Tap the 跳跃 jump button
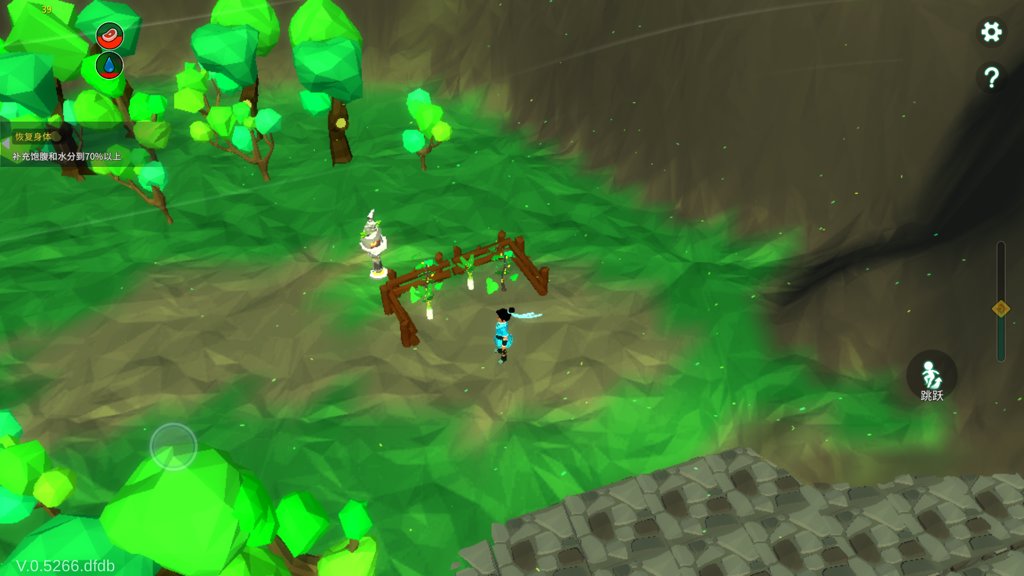This screenshot has height=576, width=1024. pos(931,376)
